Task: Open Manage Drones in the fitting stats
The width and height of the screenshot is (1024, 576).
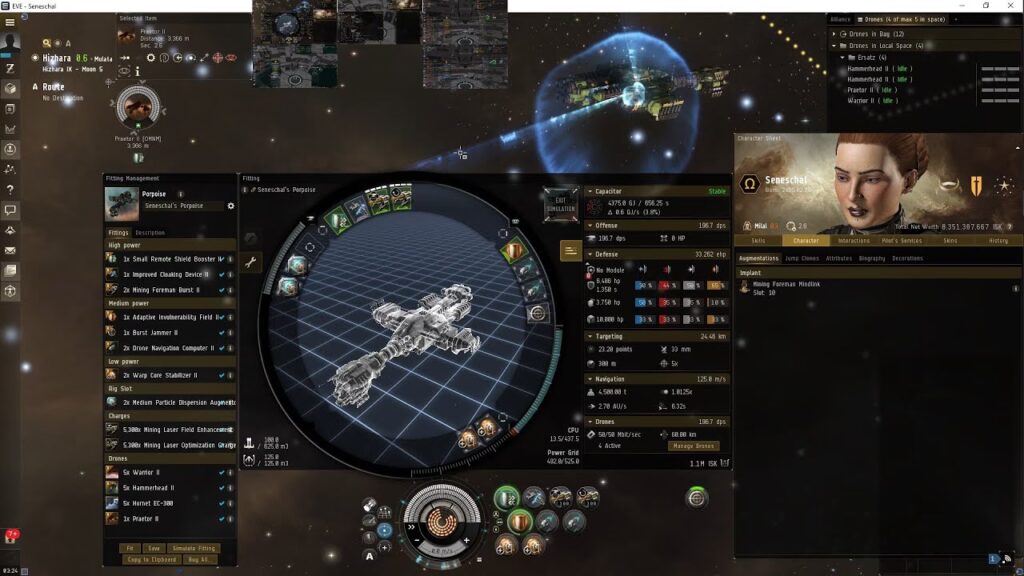Action: 692,446
